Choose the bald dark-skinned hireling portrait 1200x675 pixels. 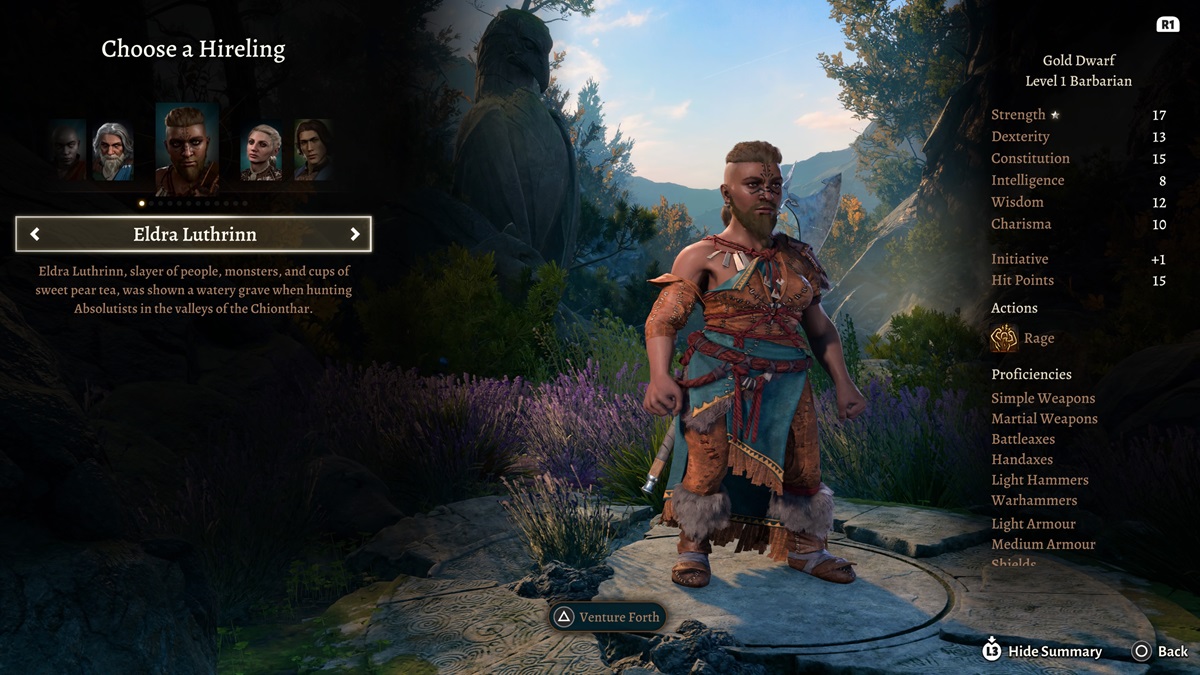tap(70, 151)
